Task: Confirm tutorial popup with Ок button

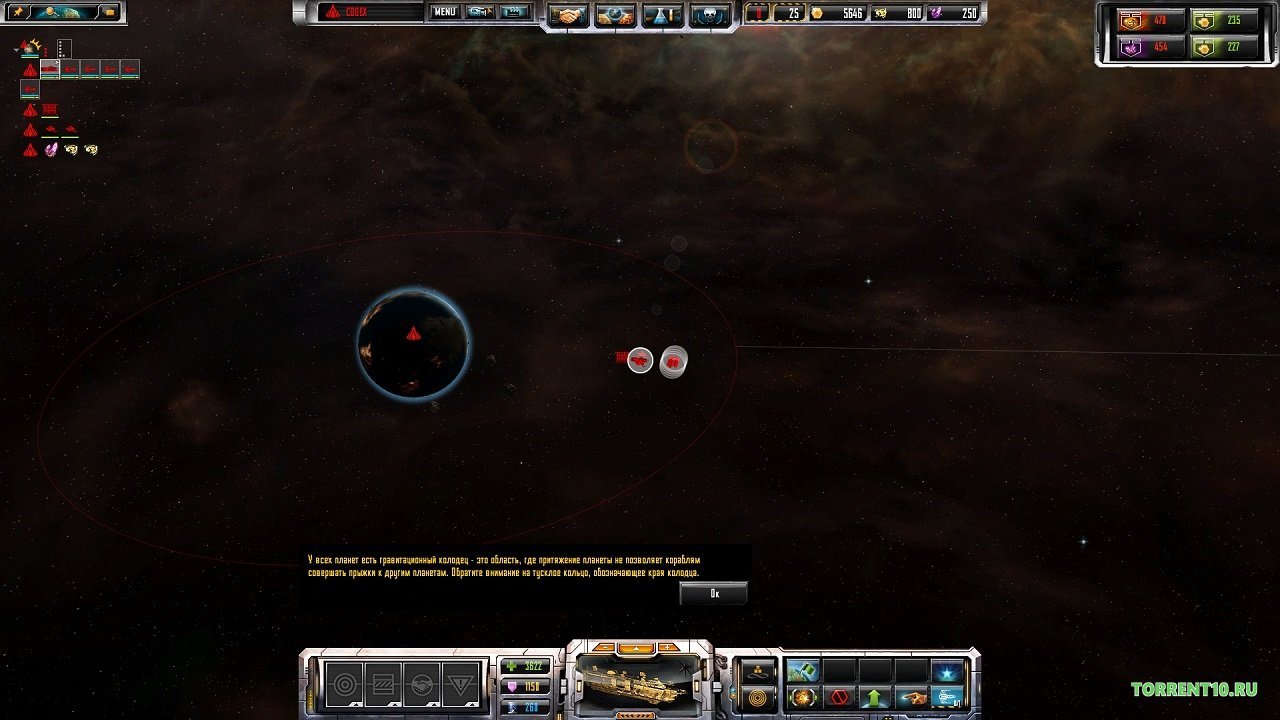Action: [x=712, y=593]
